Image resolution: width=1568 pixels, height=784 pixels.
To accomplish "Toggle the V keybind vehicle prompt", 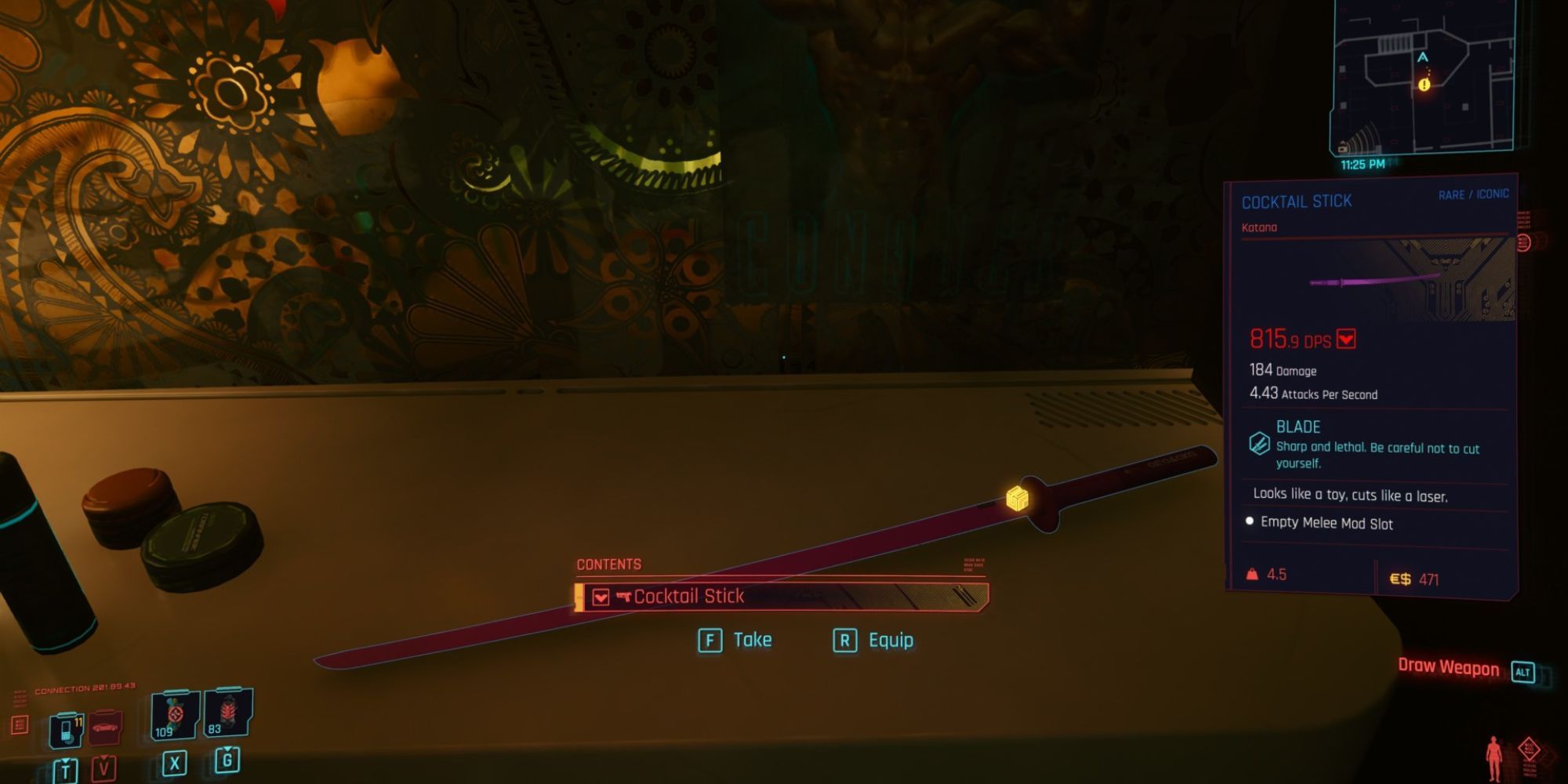I will click(104, 769).
